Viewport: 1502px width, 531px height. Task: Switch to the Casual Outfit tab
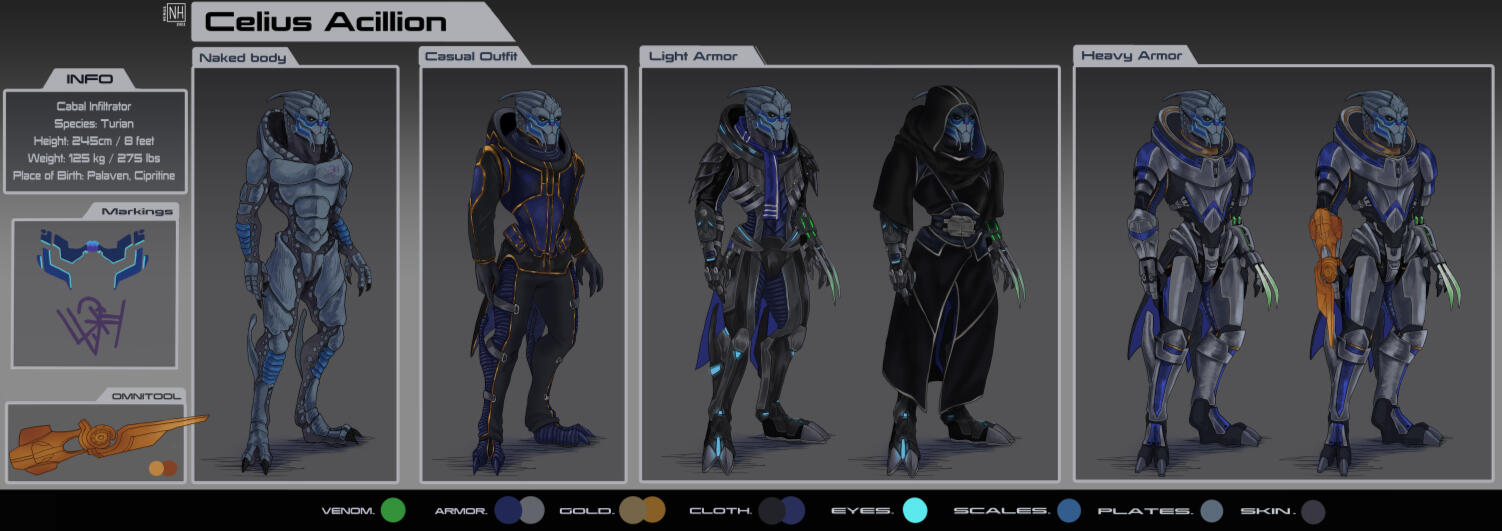click(471, 57)
